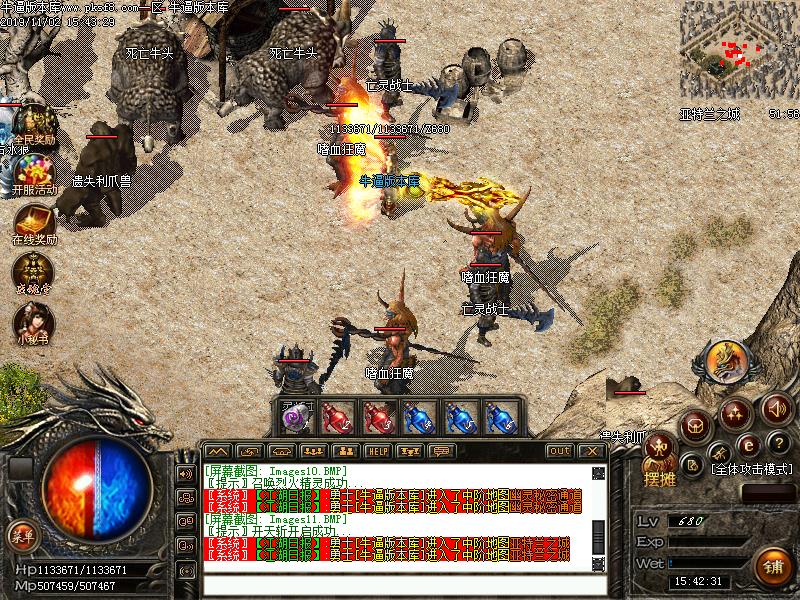Click the golden dragon head emblem
The height and width of the screenshot is (600, 800).
pos(725,362)
